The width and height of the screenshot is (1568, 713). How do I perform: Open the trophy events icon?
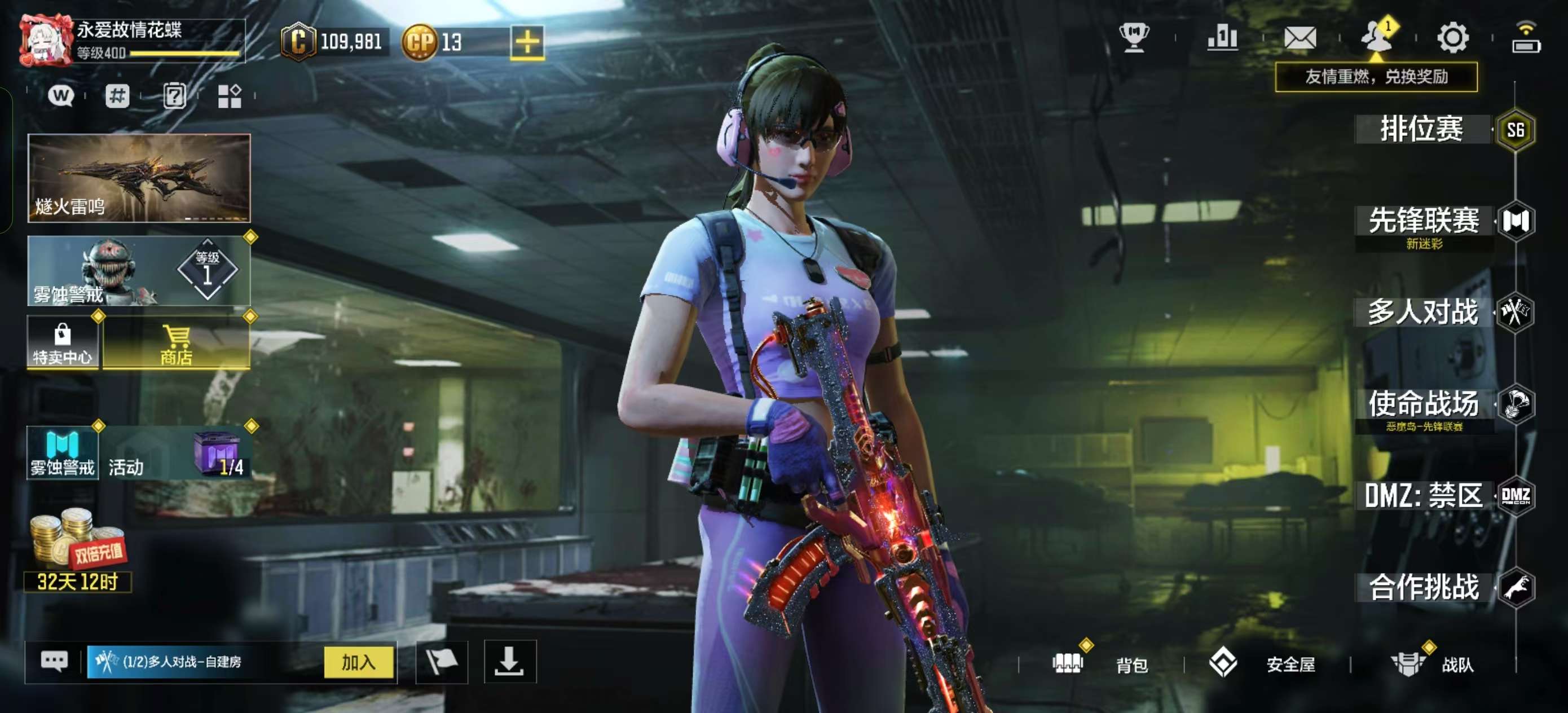(x=1134, y=38)
